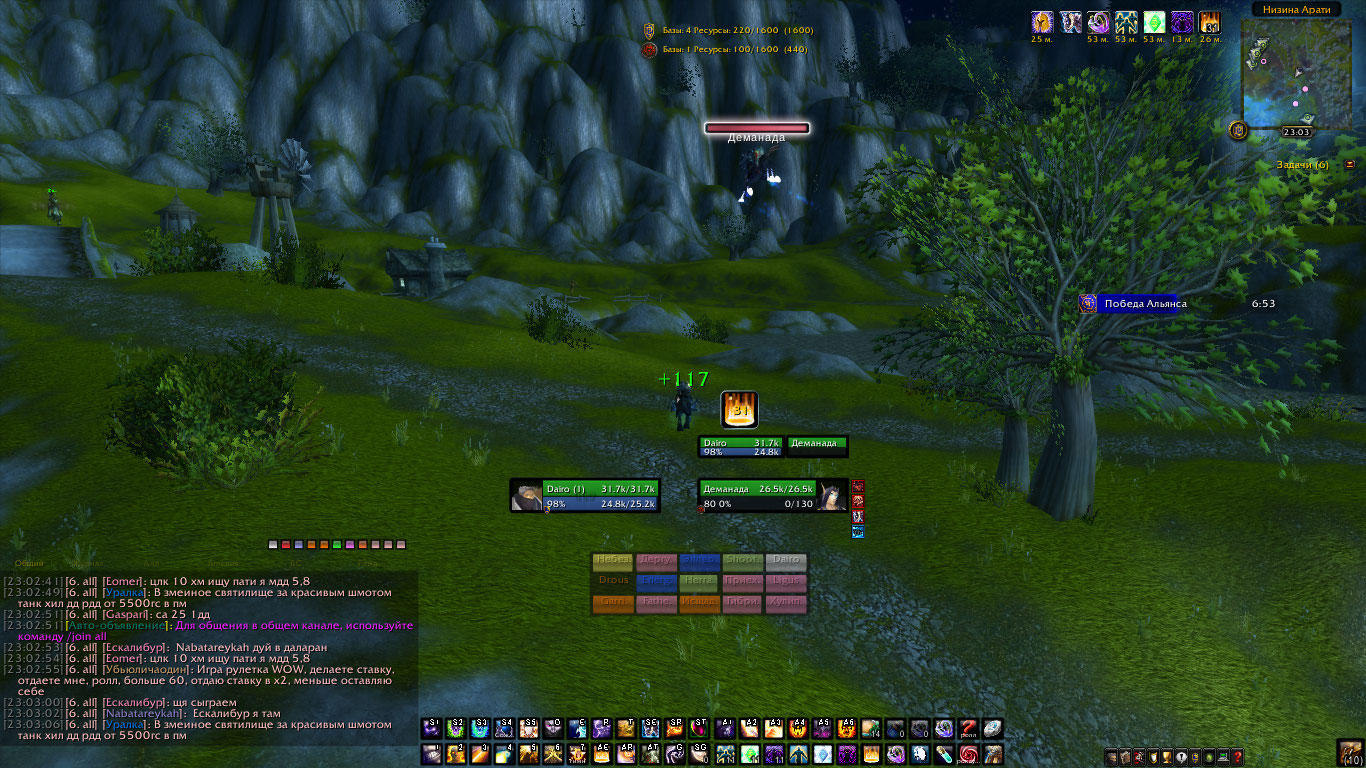
Task: Click the Alliance battleground icon beside the minimap
Action: click(x=1238, y=130)
